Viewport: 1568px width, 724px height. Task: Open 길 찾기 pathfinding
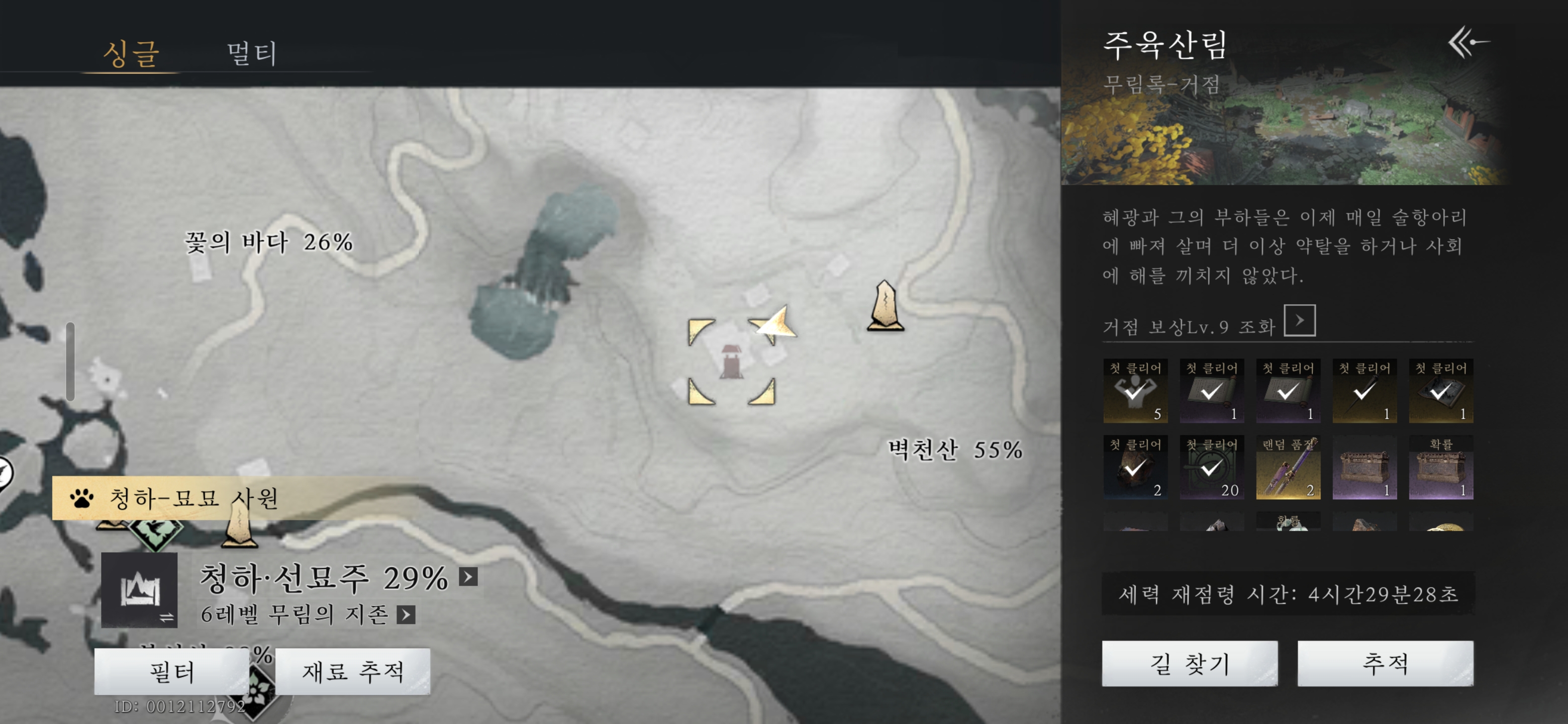click(1190, 663)
